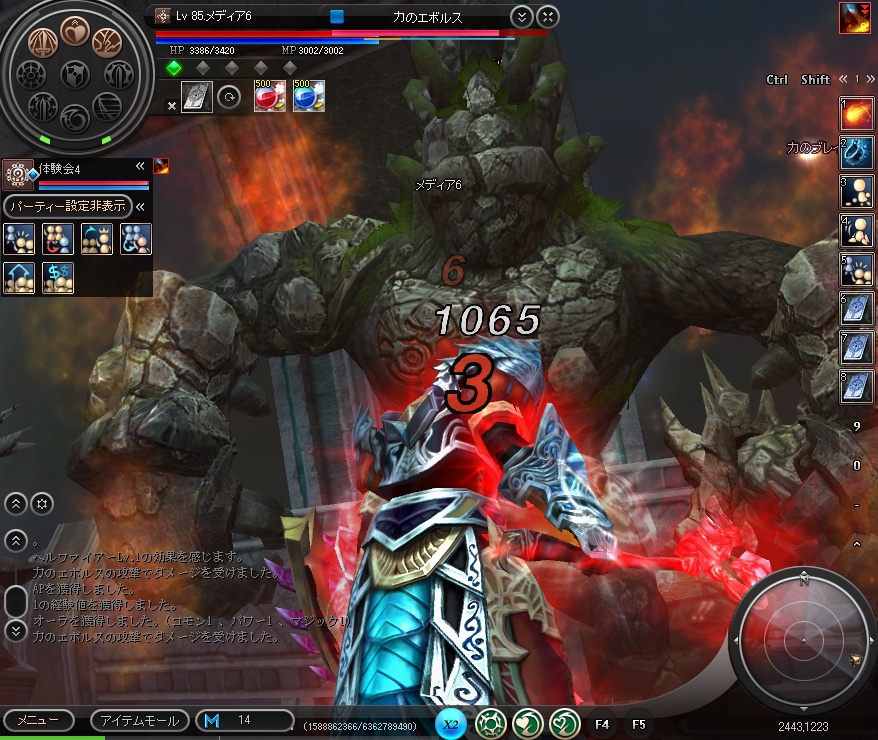Open the chat settings gear icon
The height and width of the screenshot is (740, 878).
[x=41, y=503]
